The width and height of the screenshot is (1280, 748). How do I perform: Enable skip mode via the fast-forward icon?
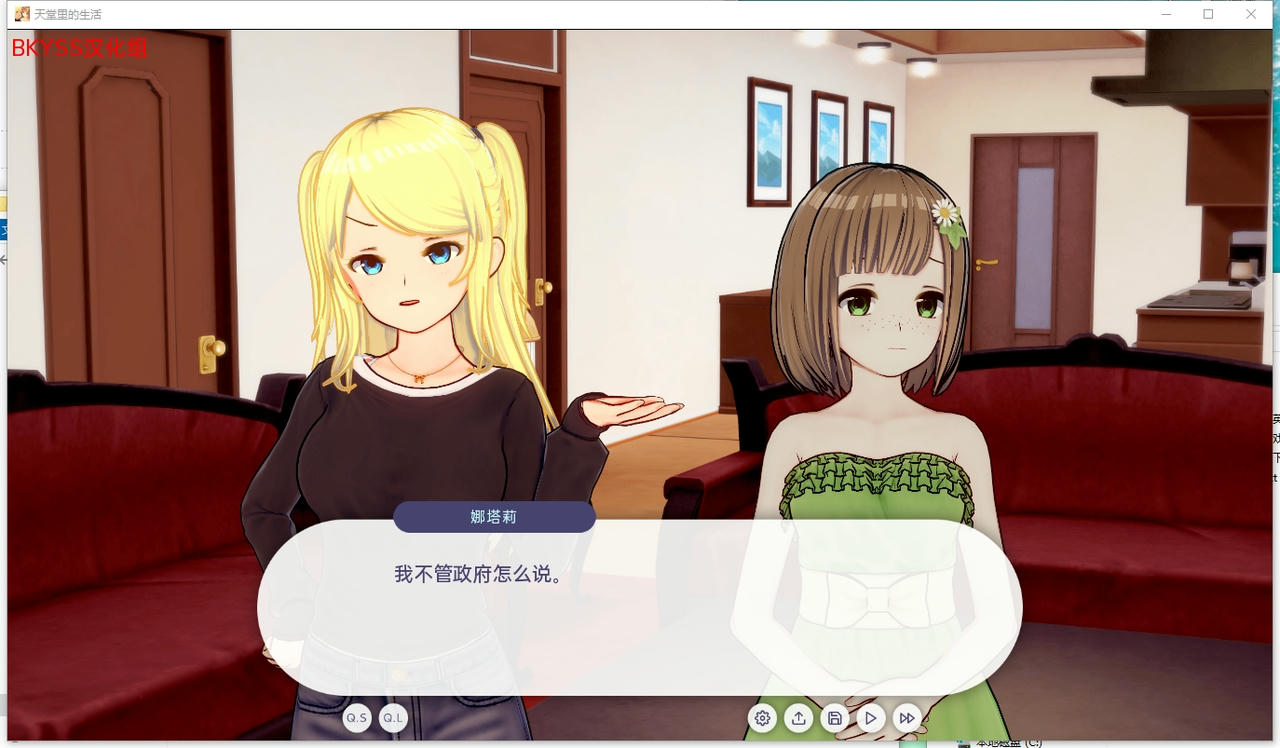coord(906,718)
